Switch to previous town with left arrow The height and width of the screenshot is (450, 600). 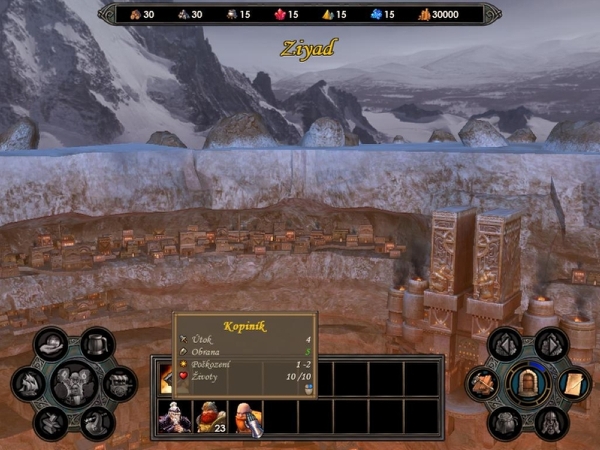point(505,345)
